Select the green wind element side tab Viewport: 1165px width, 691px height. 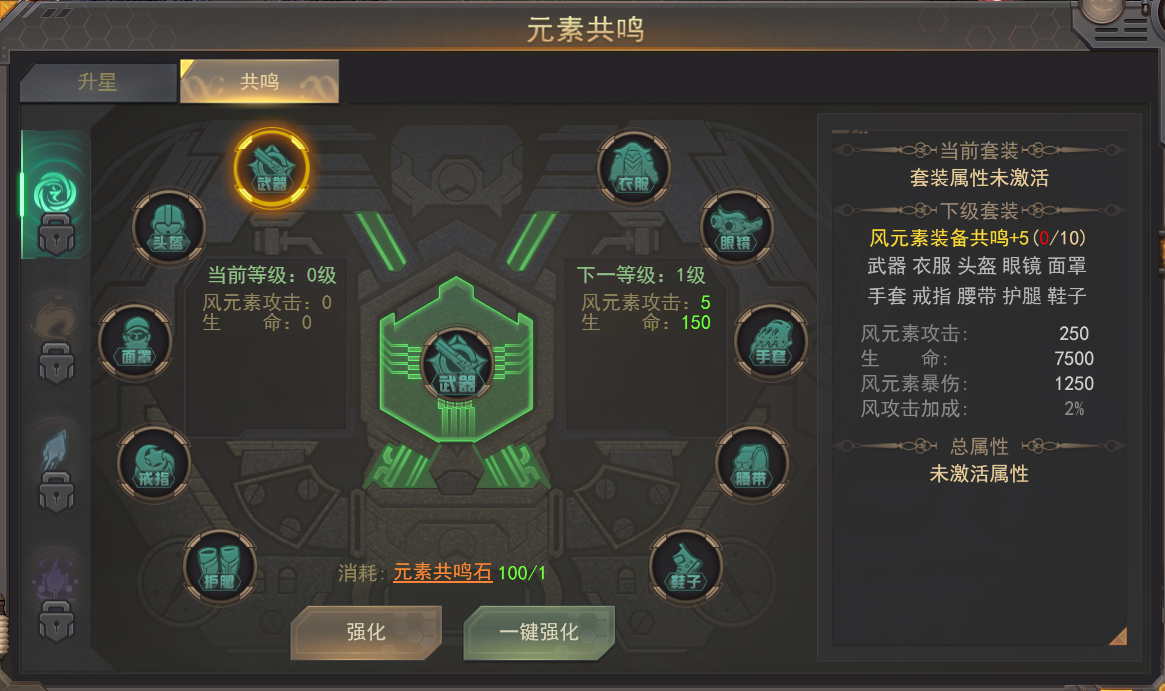(x=55, y=192)
